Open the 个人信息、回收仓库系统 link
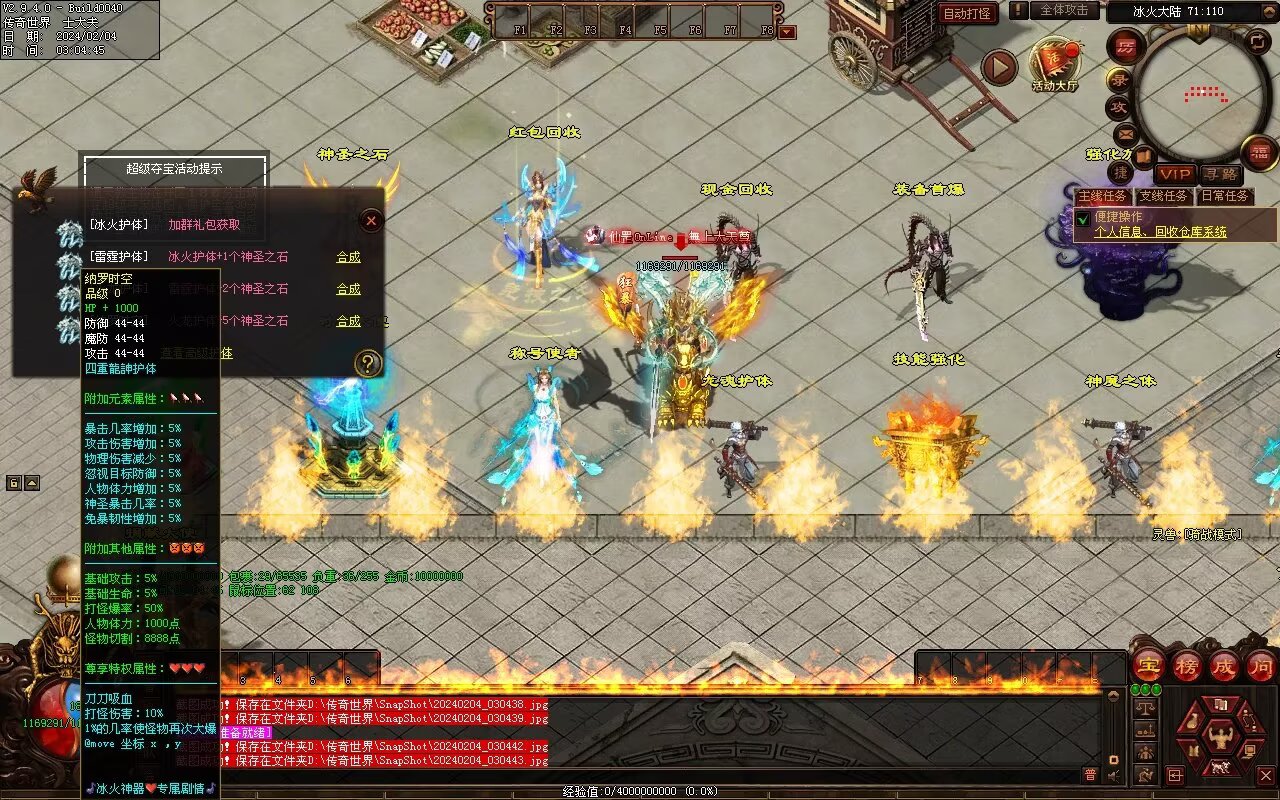 [1160, 232]
